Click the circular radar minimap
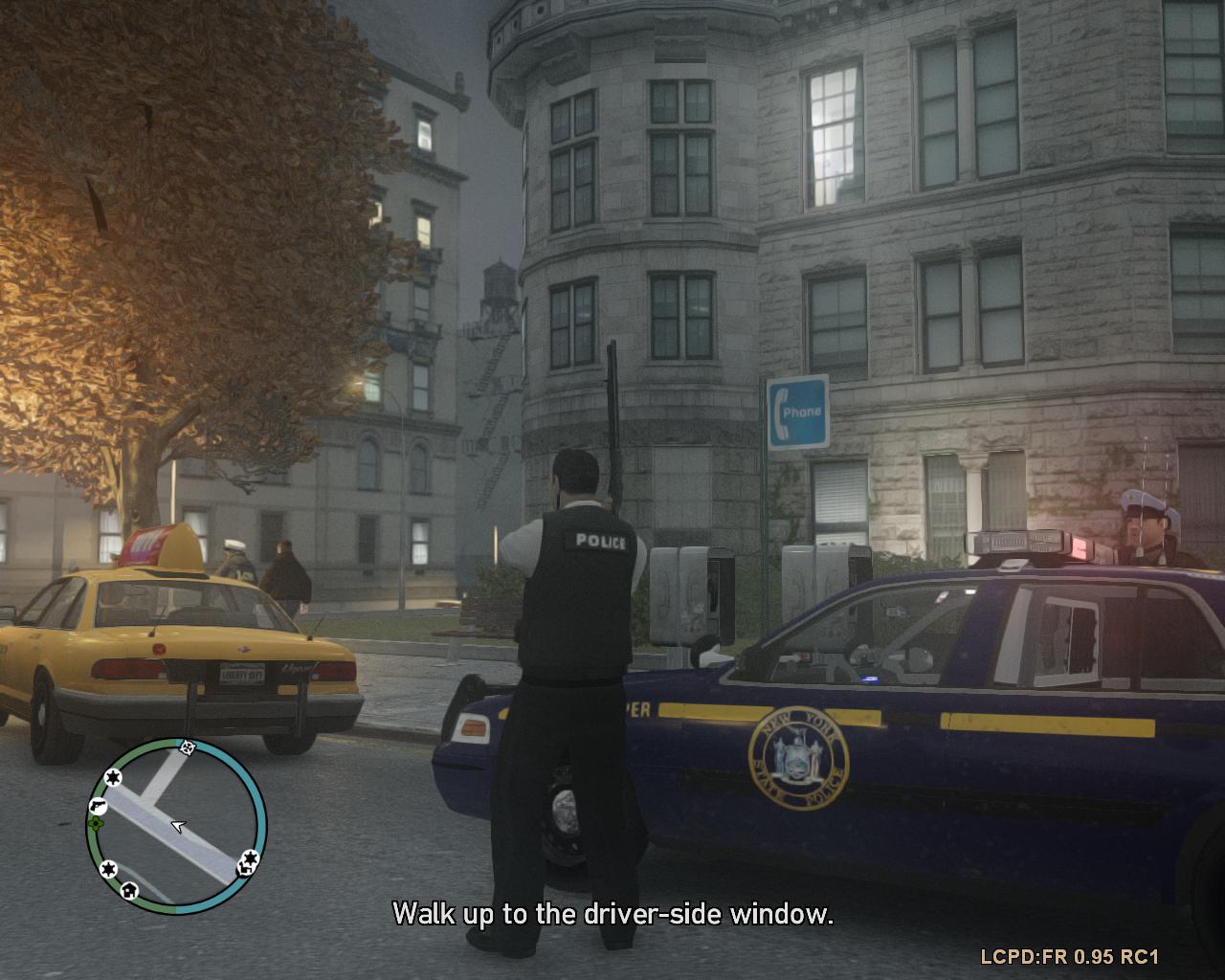Image resolution: width=1225 pixels, height=980 pixels. coord(176,823)
